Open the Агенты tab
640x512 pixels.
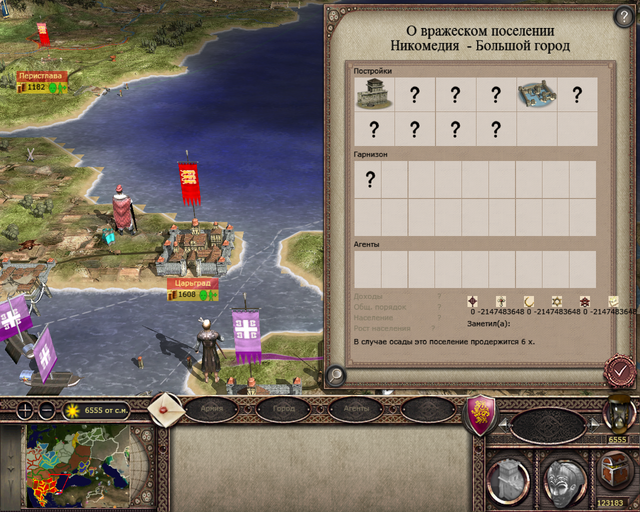pyautogui.click(x=357, y=408)
